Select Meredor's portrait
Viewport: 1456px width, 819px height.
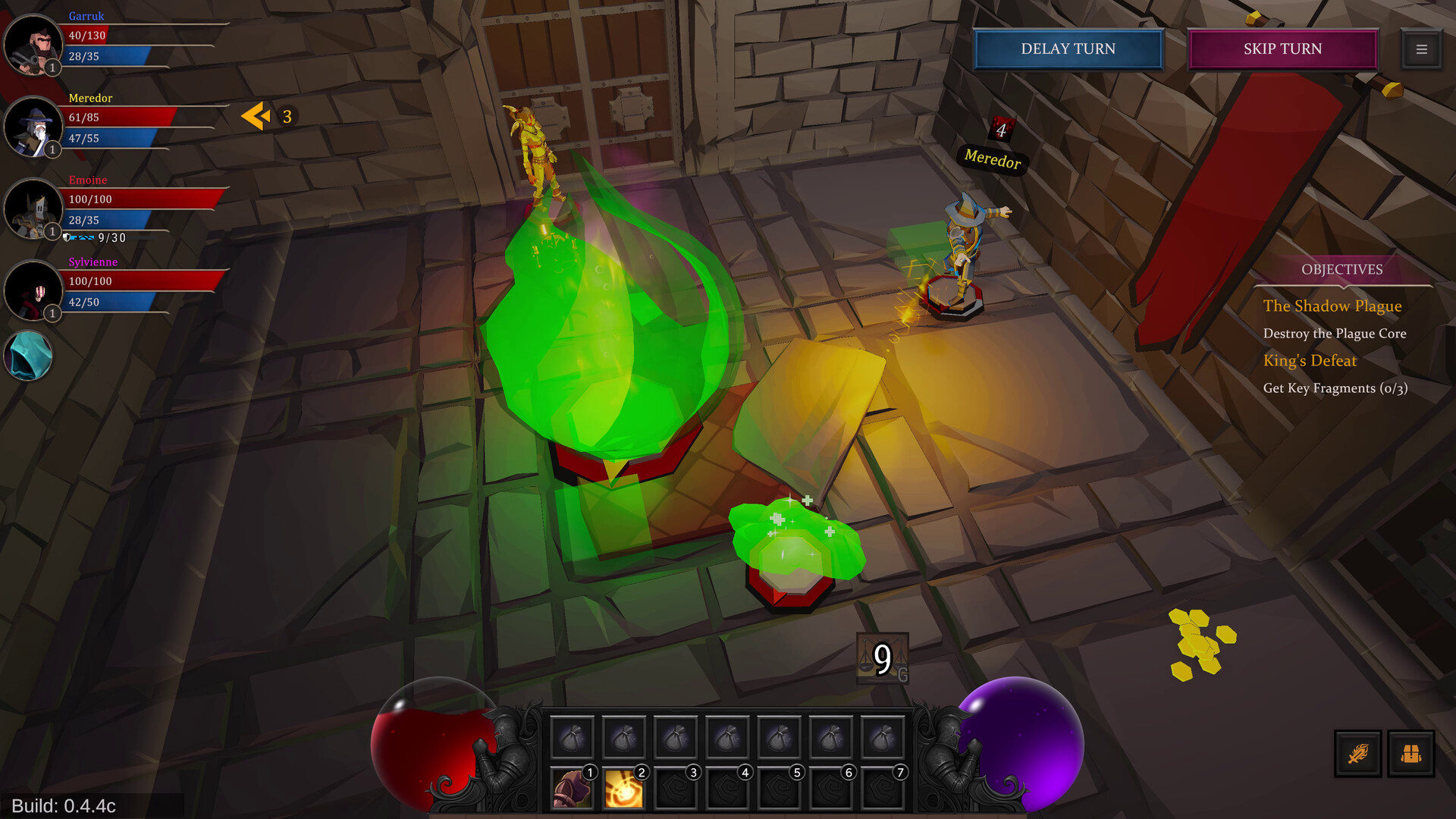(33, 127)
